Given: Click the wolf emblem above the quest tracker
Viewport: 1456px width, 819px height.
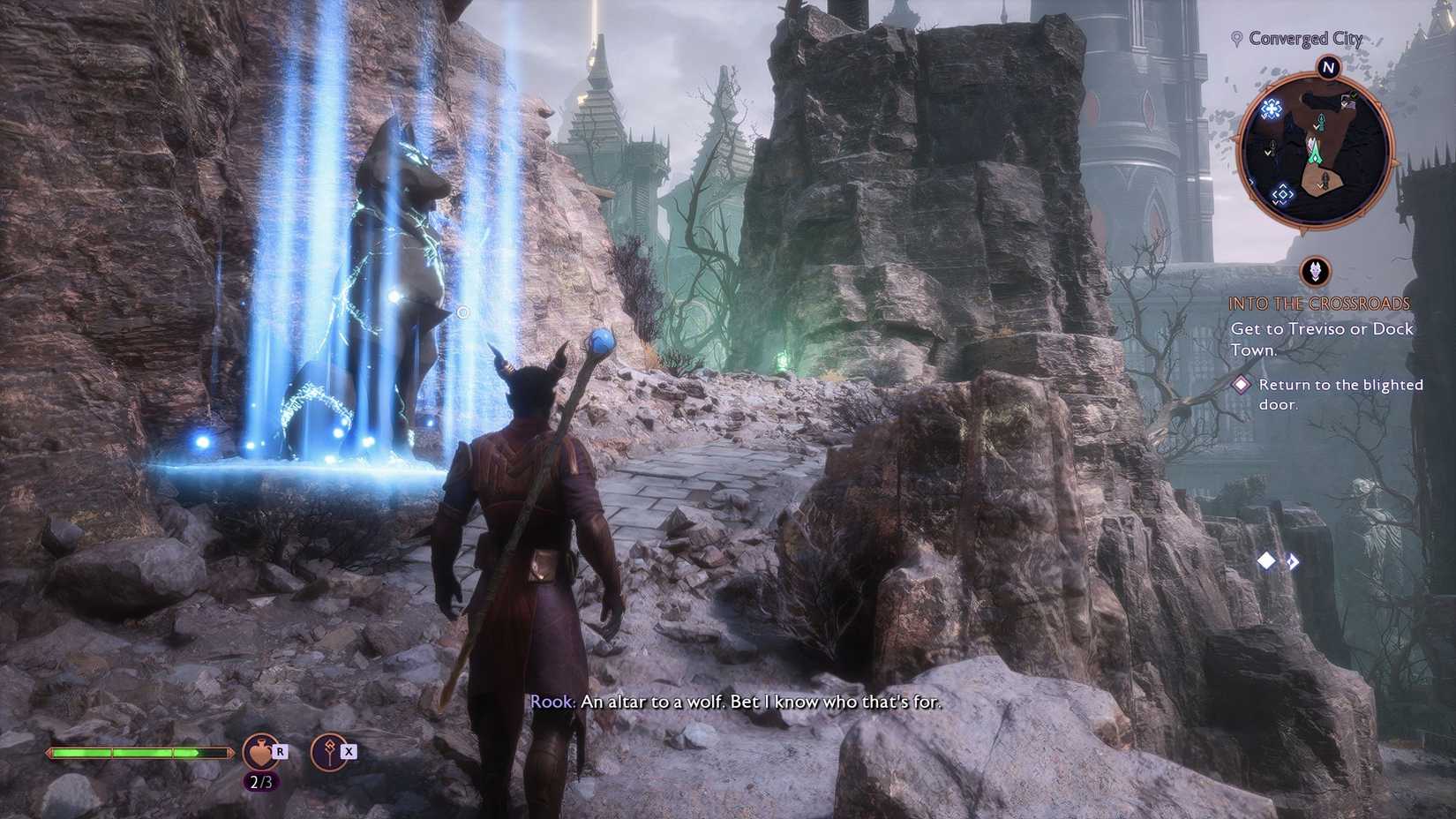Looking at the screenshot, I should point(1314,273).
